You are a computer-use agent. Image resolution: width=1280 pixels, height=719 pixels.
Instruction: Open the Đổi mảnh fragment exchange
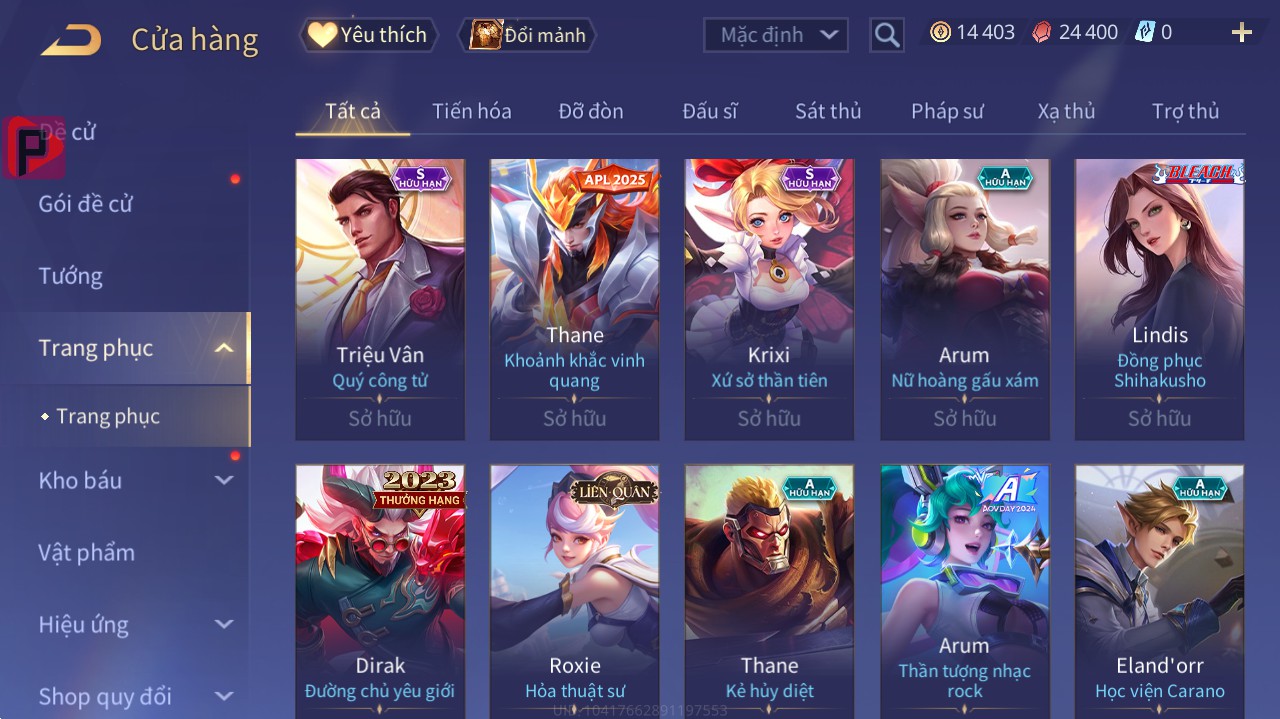528,36
